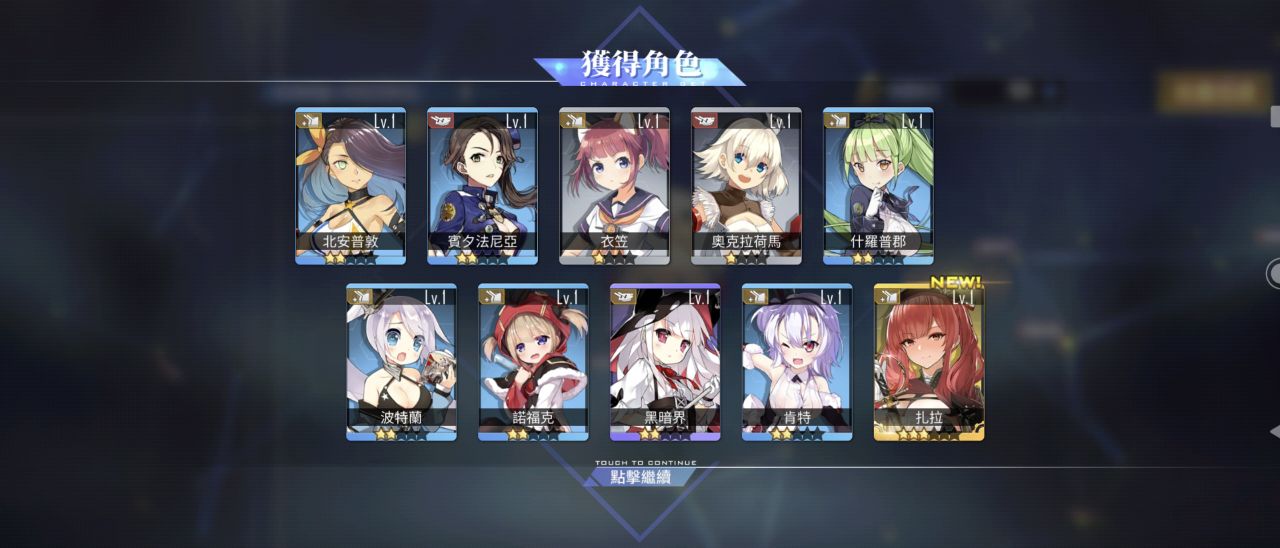Click the 肯特 character card
Image resolution: width=1280 pixels, height=548 pixels.
click(797, 362)
